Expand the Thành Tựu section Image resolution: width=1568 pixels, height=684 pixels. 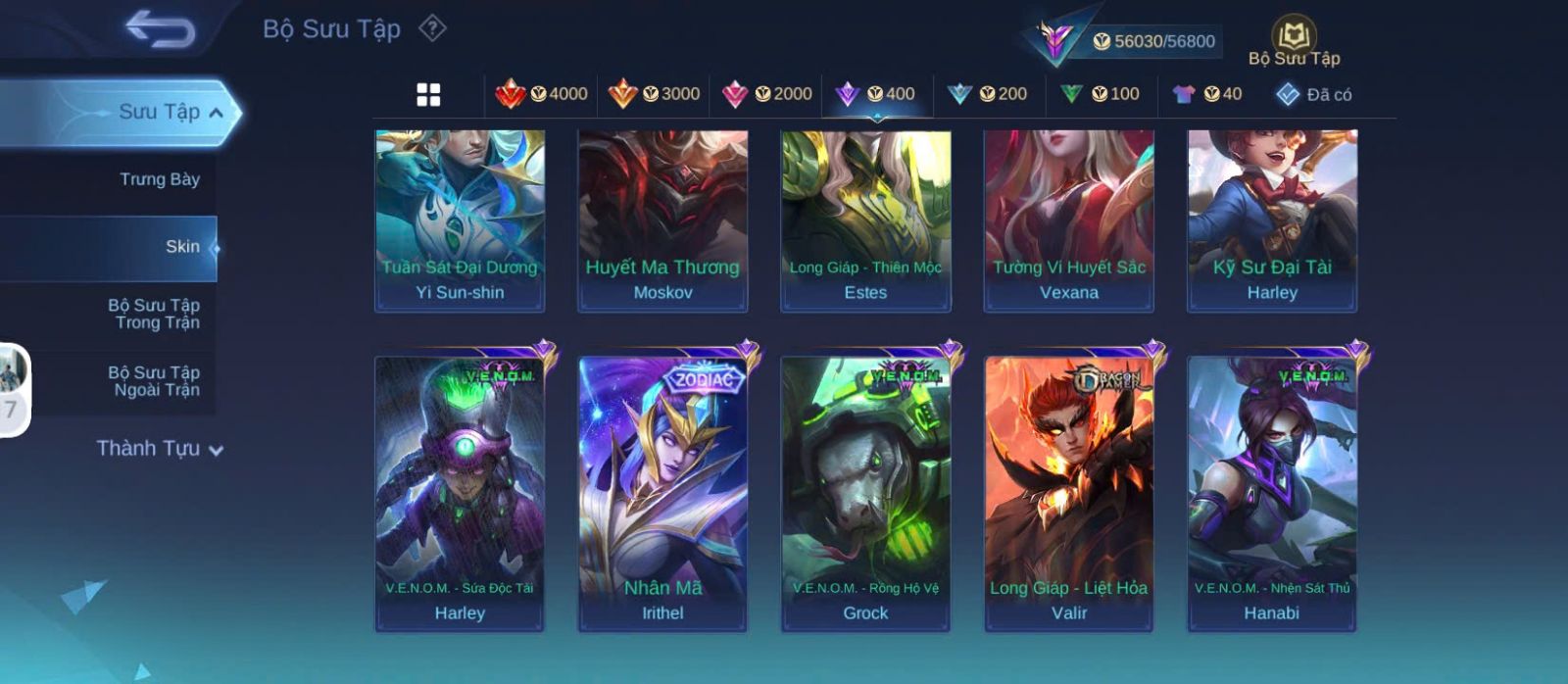[160, 449]
